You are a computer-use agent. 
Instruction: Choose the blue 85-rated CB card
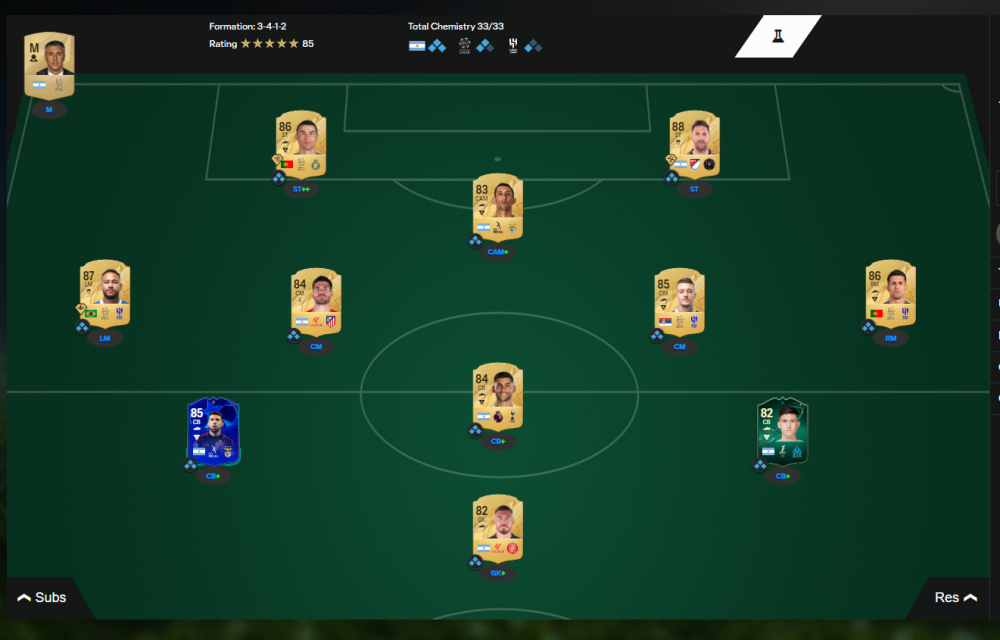pyautogui.click(x=213, y=432)
